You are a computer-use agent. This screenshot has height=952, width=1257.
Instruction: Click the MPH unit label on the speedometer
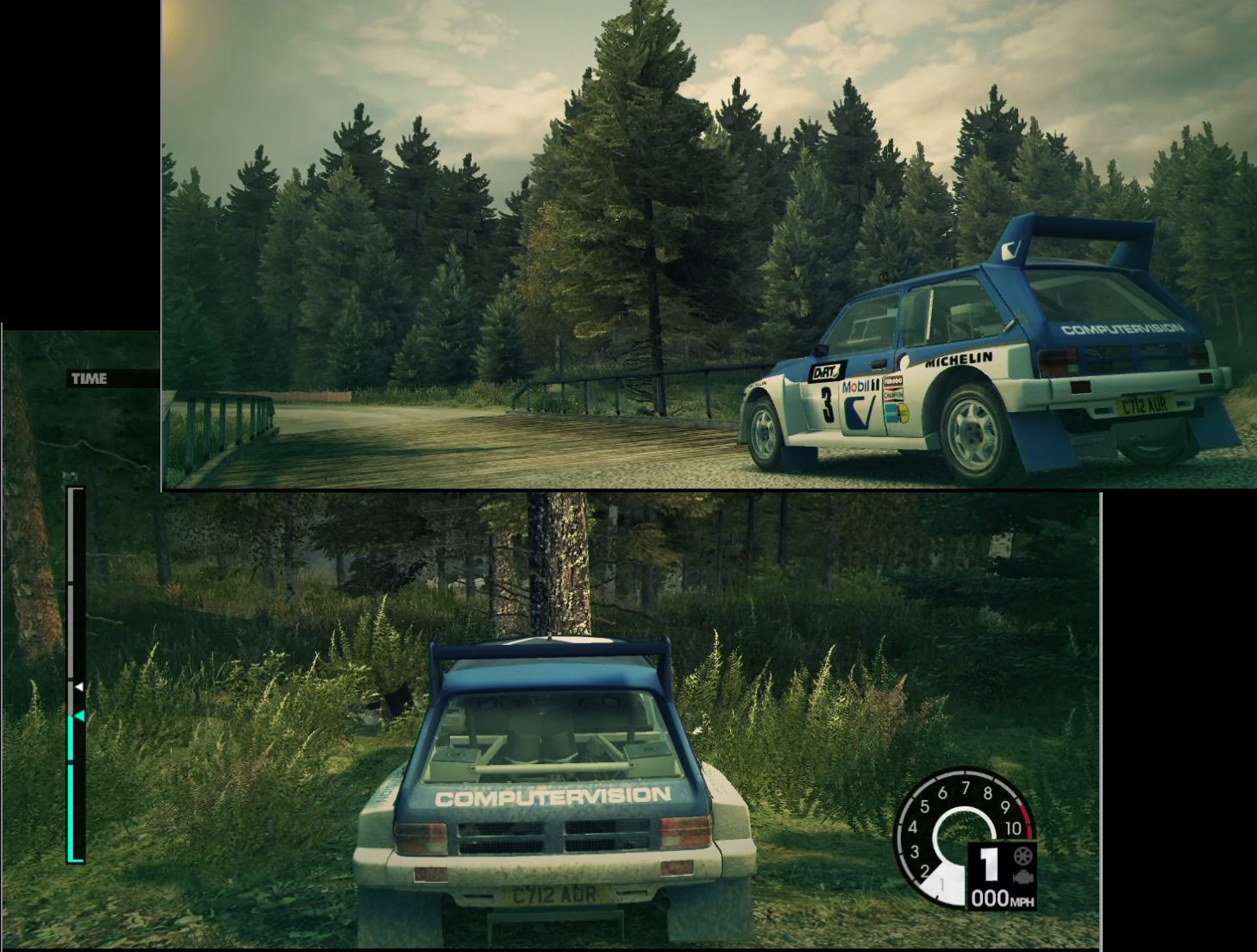point(1024,899)
